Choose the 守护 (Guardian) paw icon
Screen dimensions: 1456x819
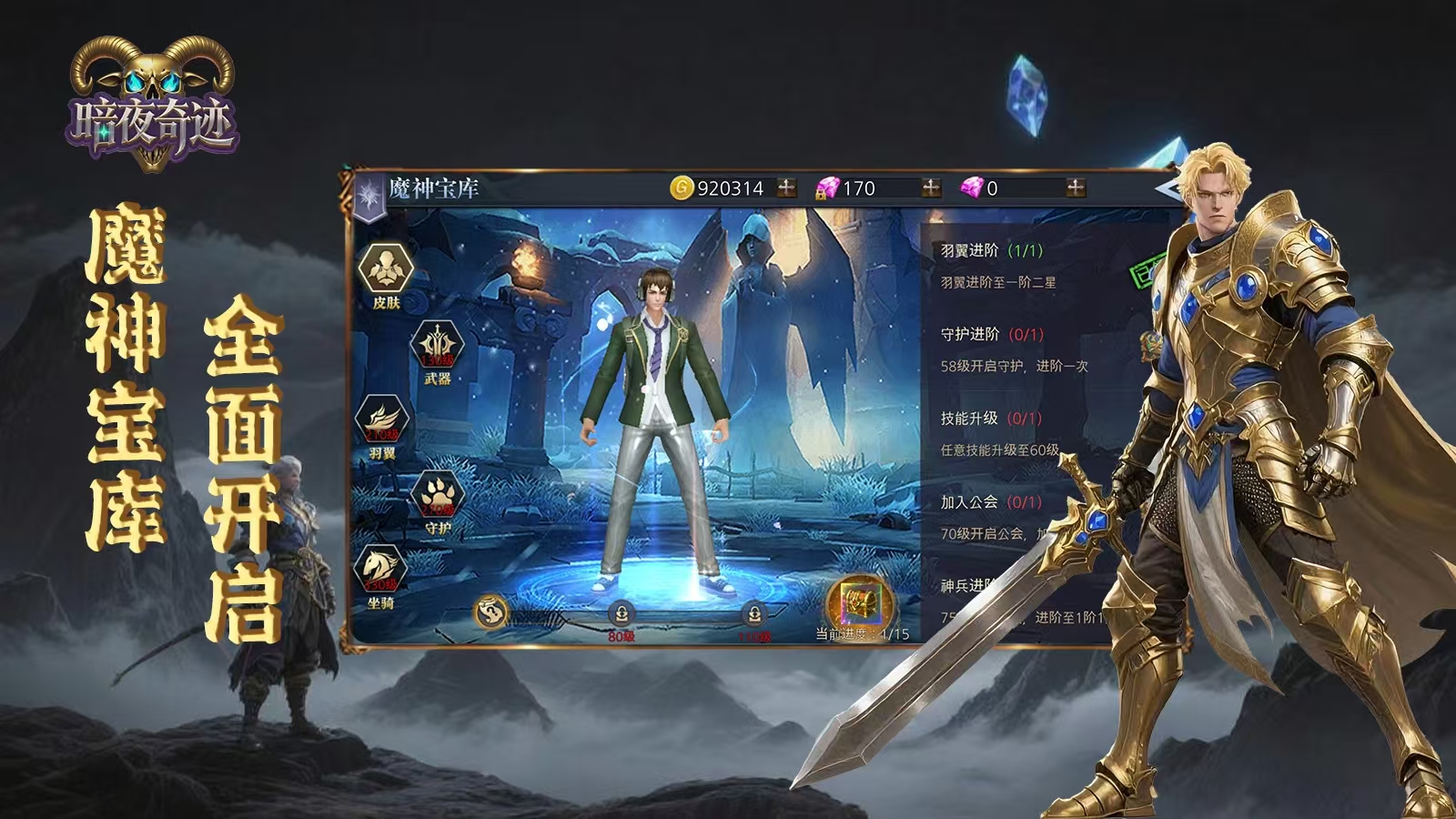coord(438,496)
